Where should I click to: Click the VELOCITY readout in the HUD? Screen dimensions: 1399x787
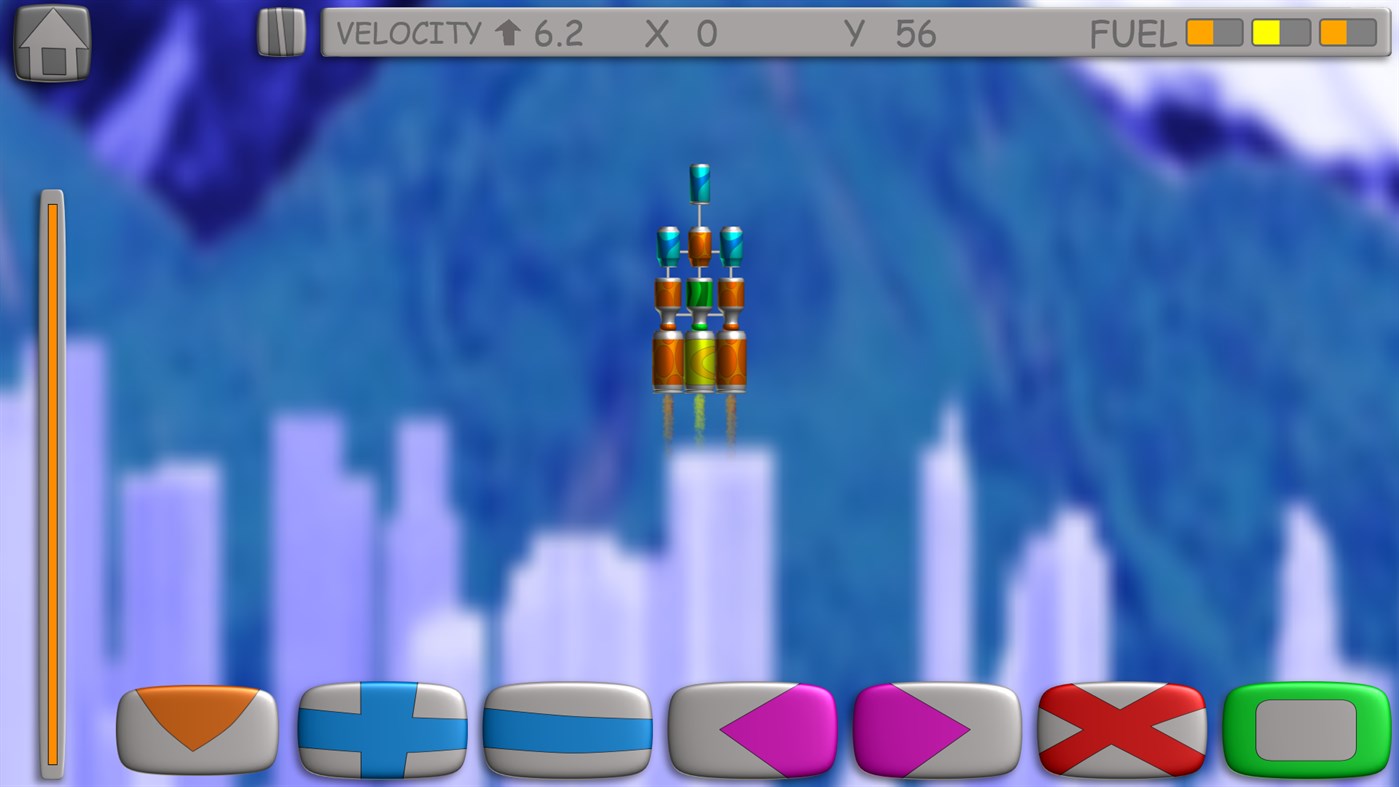pos(413,33)
